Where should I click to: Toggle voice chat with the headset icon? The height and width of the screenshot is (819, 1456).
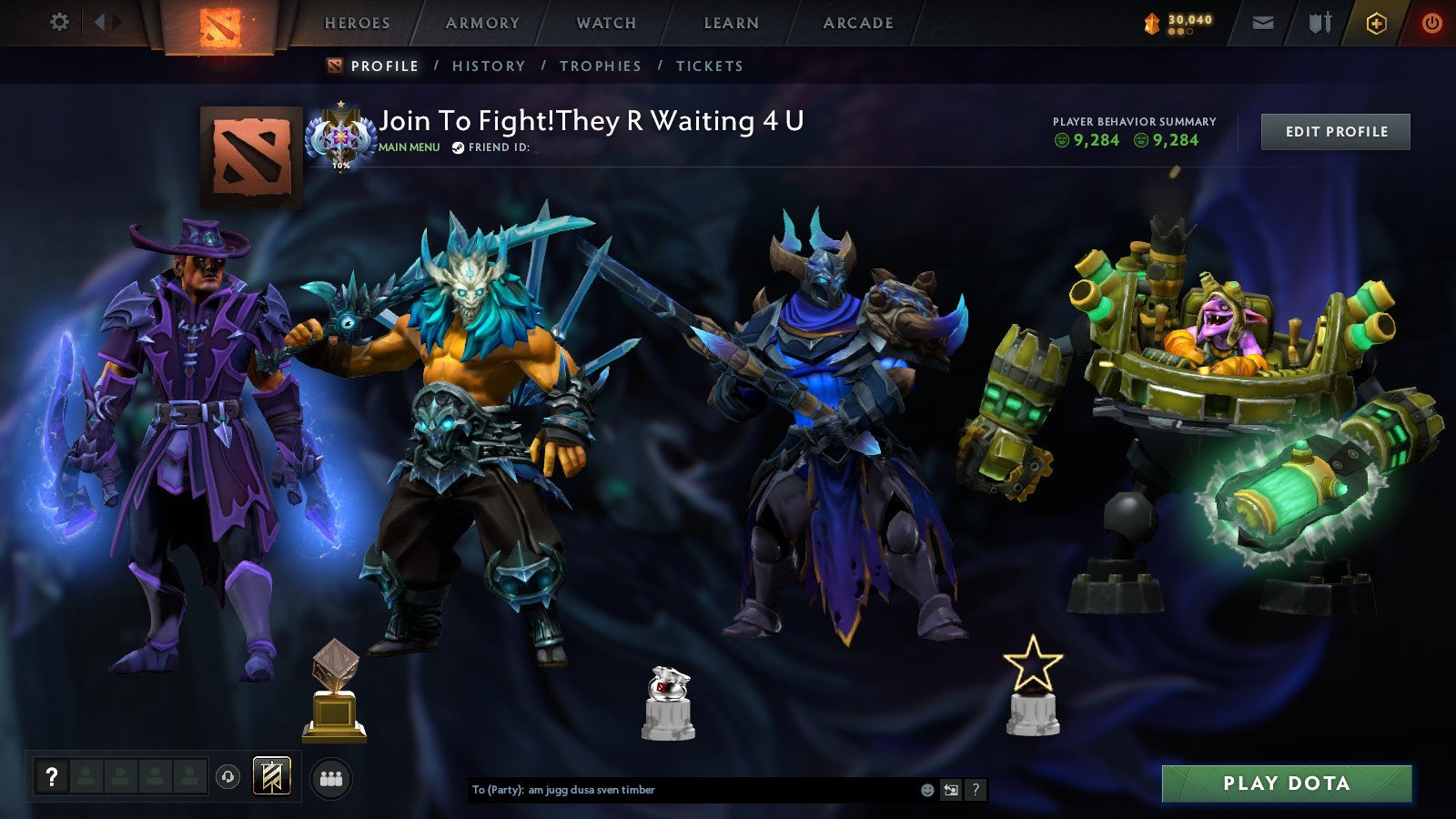coord(226,775)
